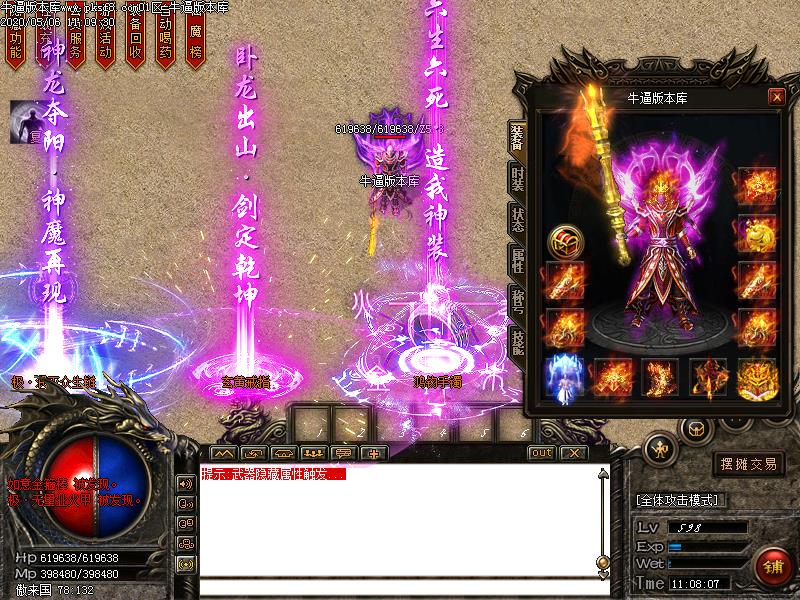
Task: Click the silhouette buff icon
Action: (25, 121)
